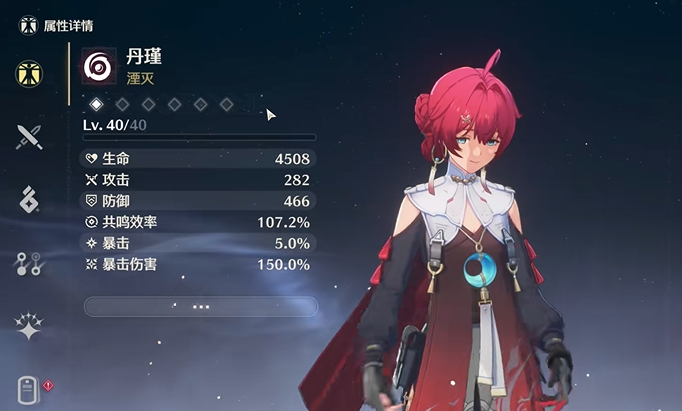Switch to the sparkle star resonance tab
Screen dimensions: 682x411
(x=29, y=324)
